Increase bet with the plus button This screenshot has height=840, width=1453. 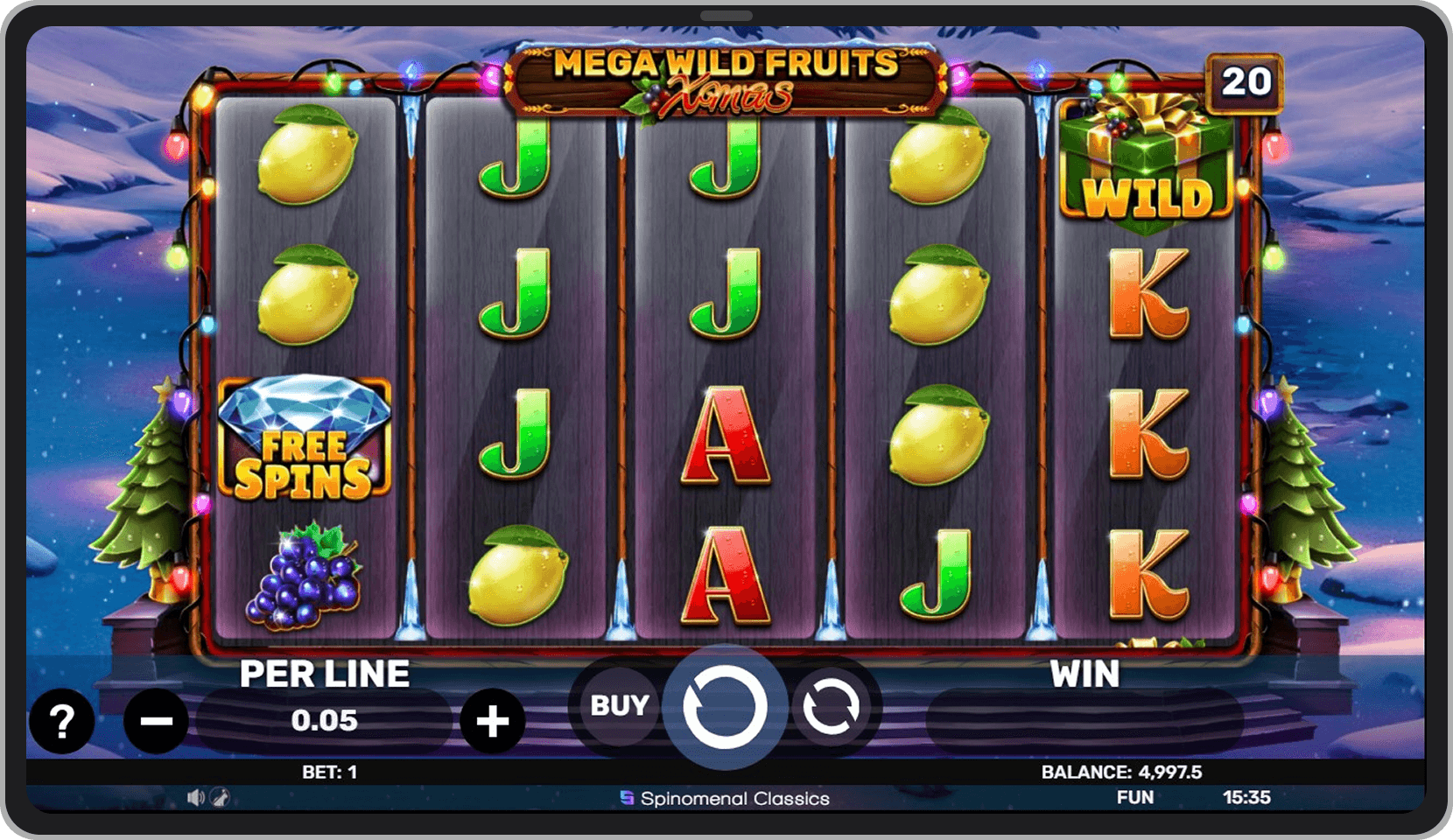click(x=494, y=721)
